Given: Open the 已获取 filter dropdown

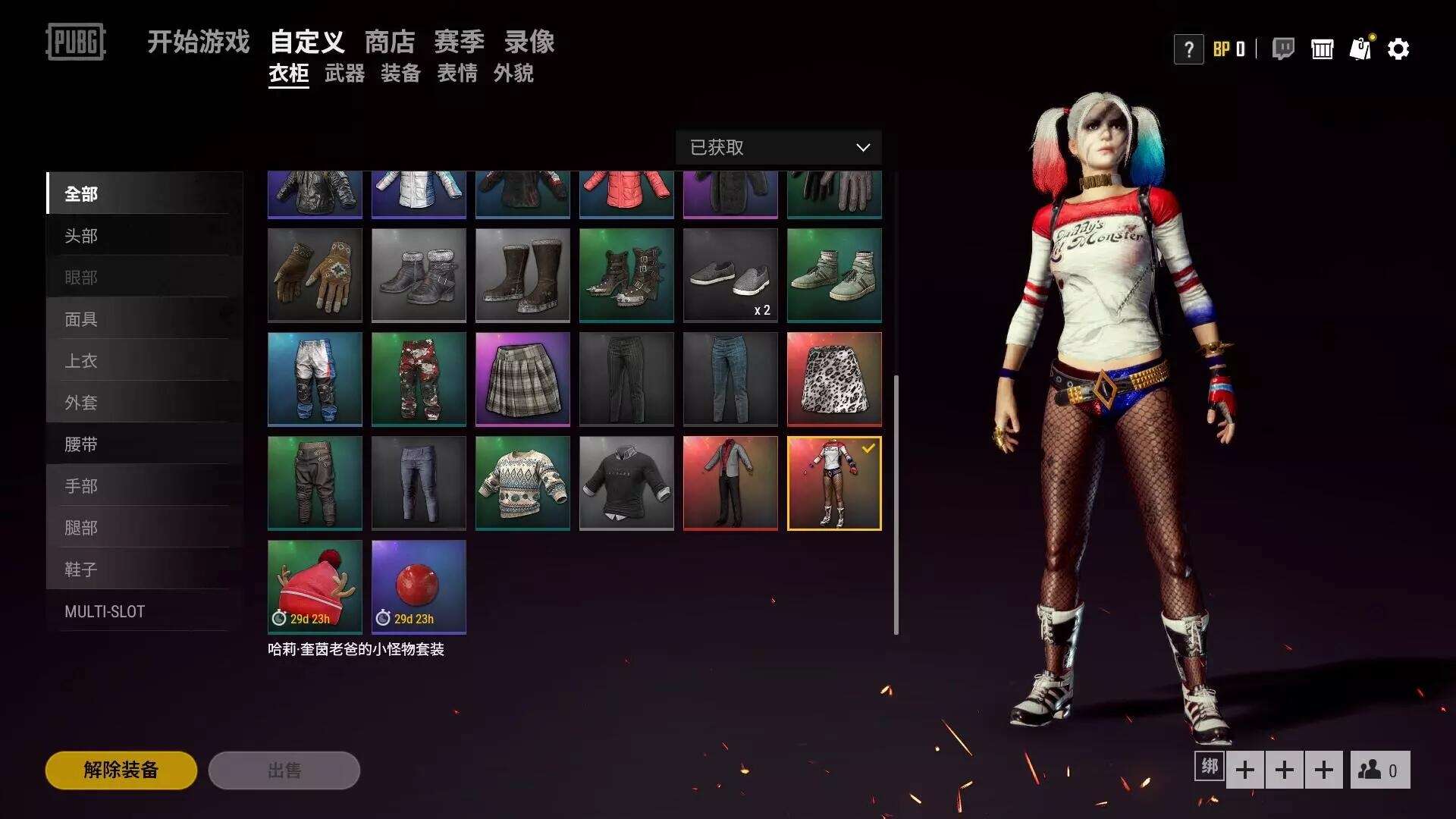Looking at the screenshot, I should pos(778,147).
